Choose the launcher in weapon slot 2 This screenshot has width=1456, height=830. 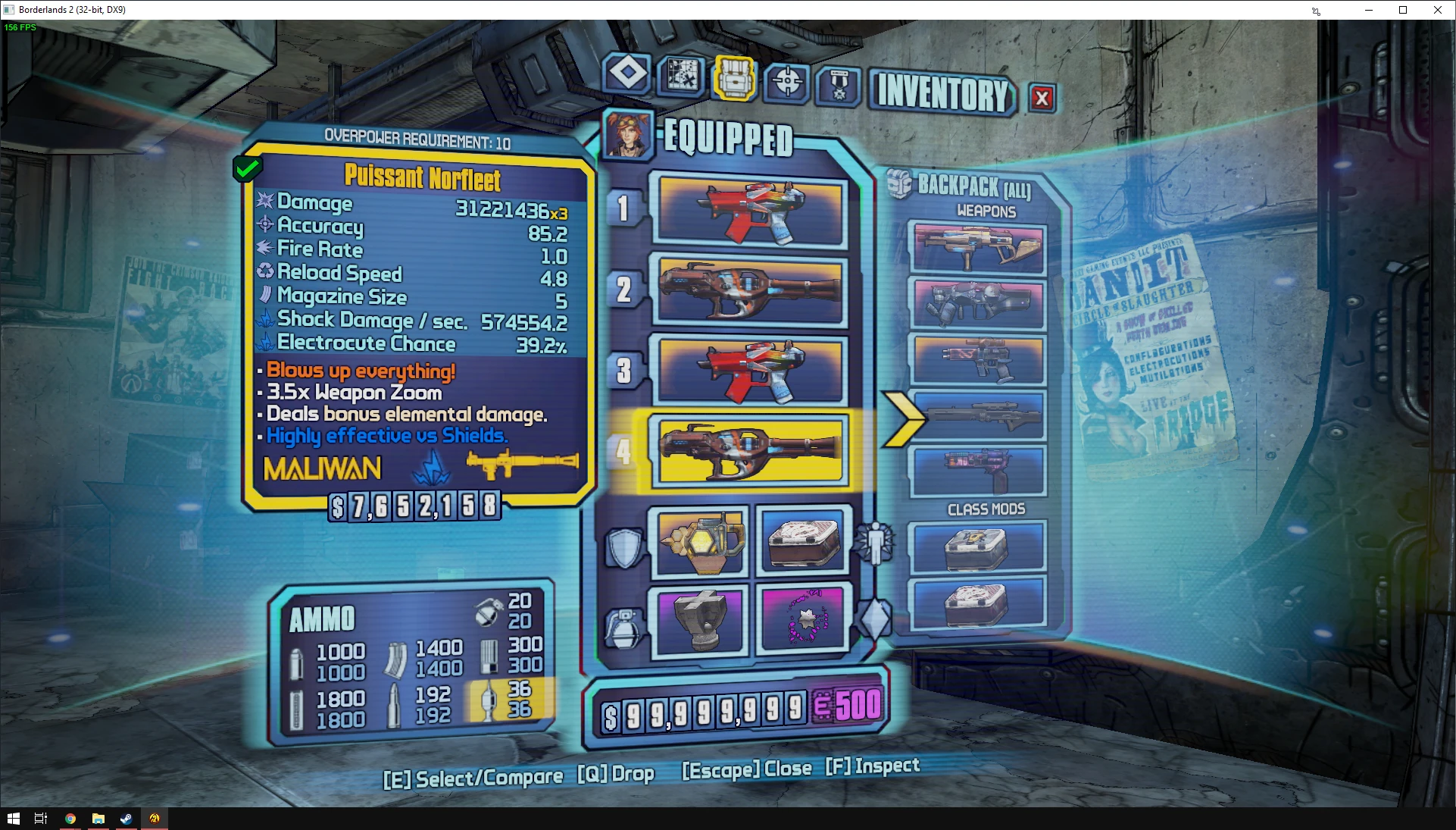(751, 292)
